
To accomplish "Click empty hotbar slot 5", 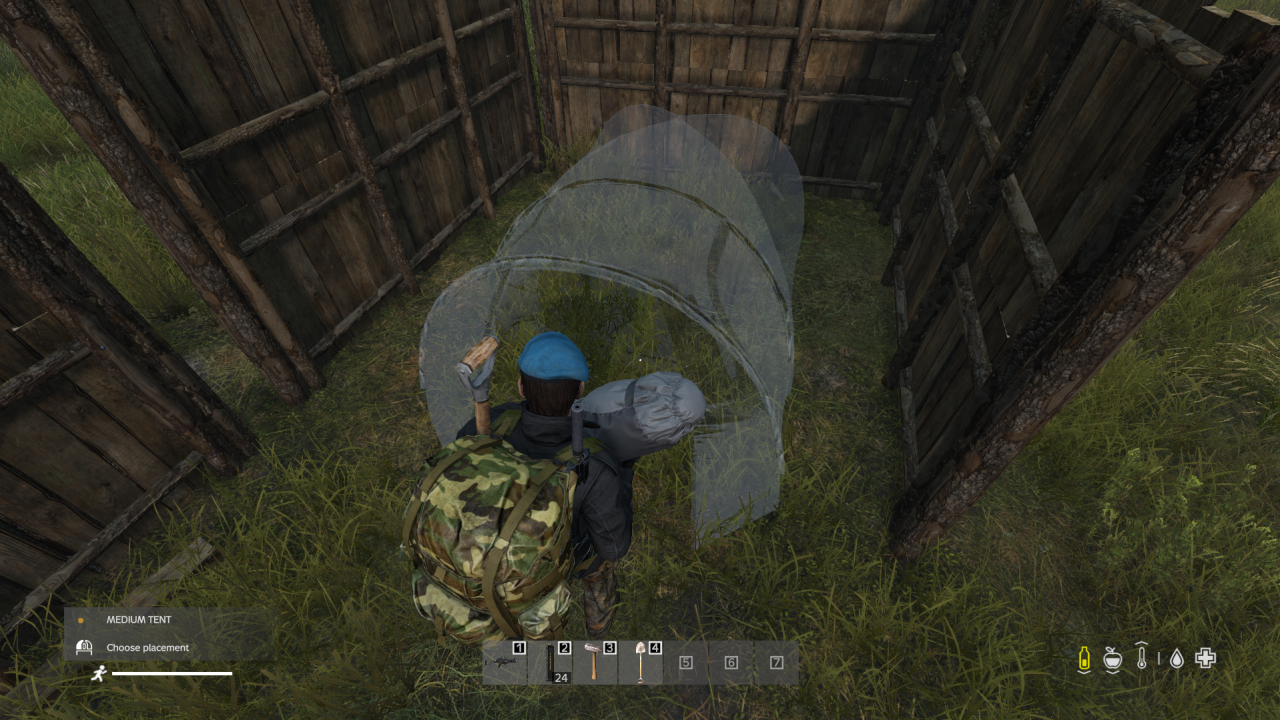I will [686, 661].
